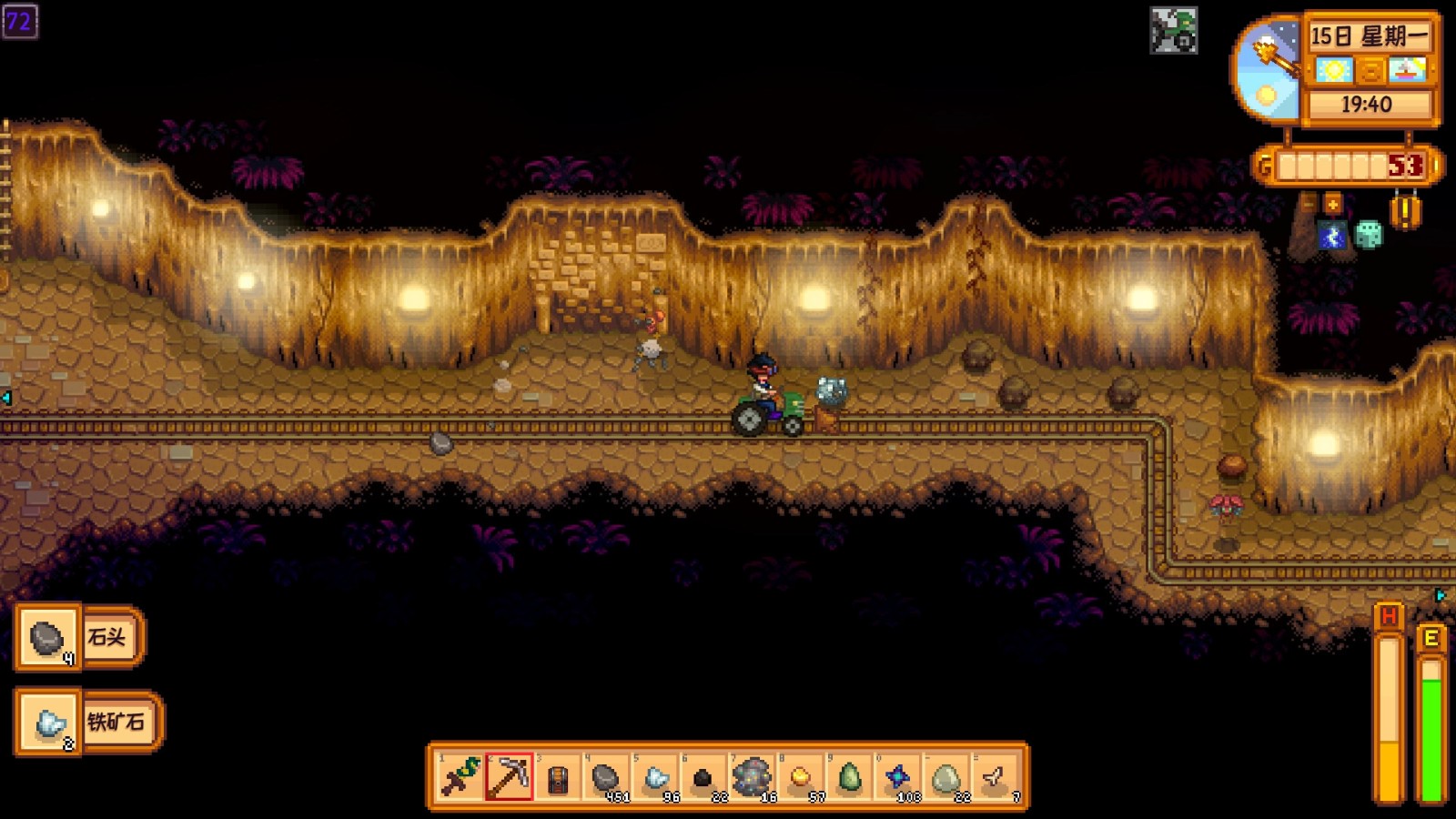Select the gold ore stack of 57
This screenshot has height=819, width=1456.
coord(801,778)
